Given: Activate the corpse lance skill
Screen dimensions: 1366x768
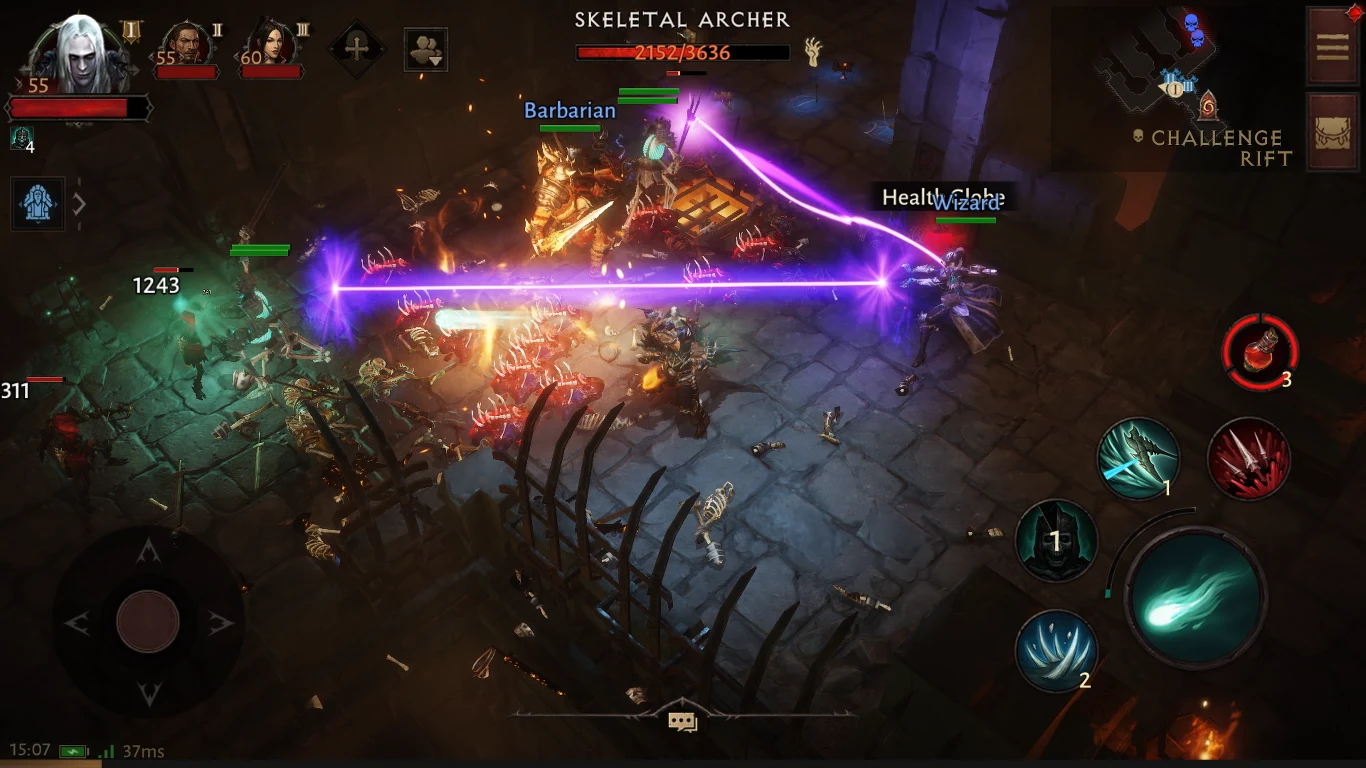Looking at the screenshot, I should click(1138, 459).
